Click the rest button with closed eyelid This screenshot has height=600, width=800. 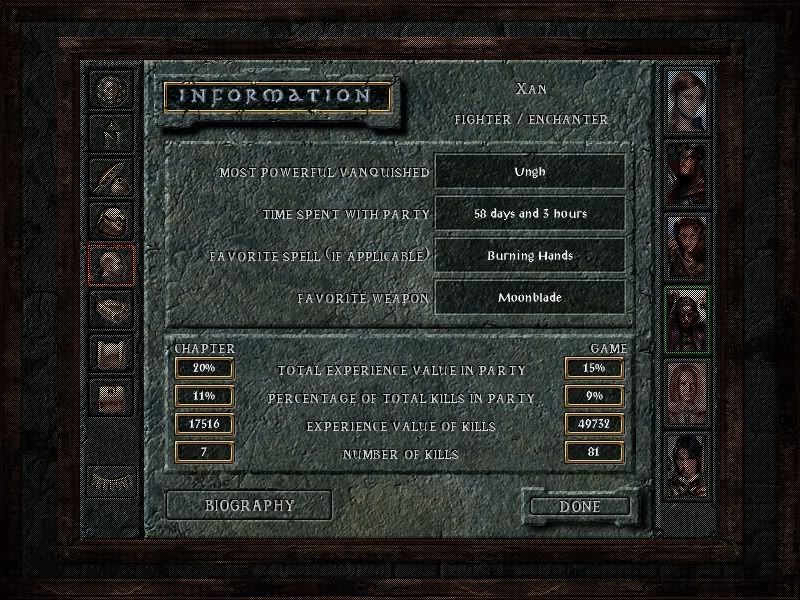pyautogui.click(x=110, y=478)
